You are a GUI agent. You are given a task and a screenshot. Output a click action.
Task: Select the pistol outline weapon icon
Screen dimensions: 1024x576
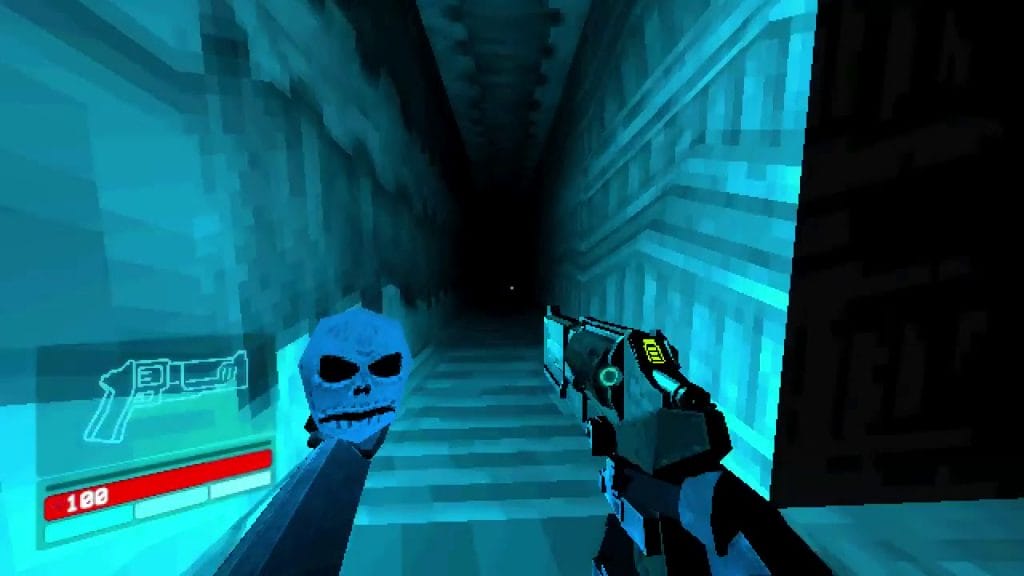click(x=165, y=393)
